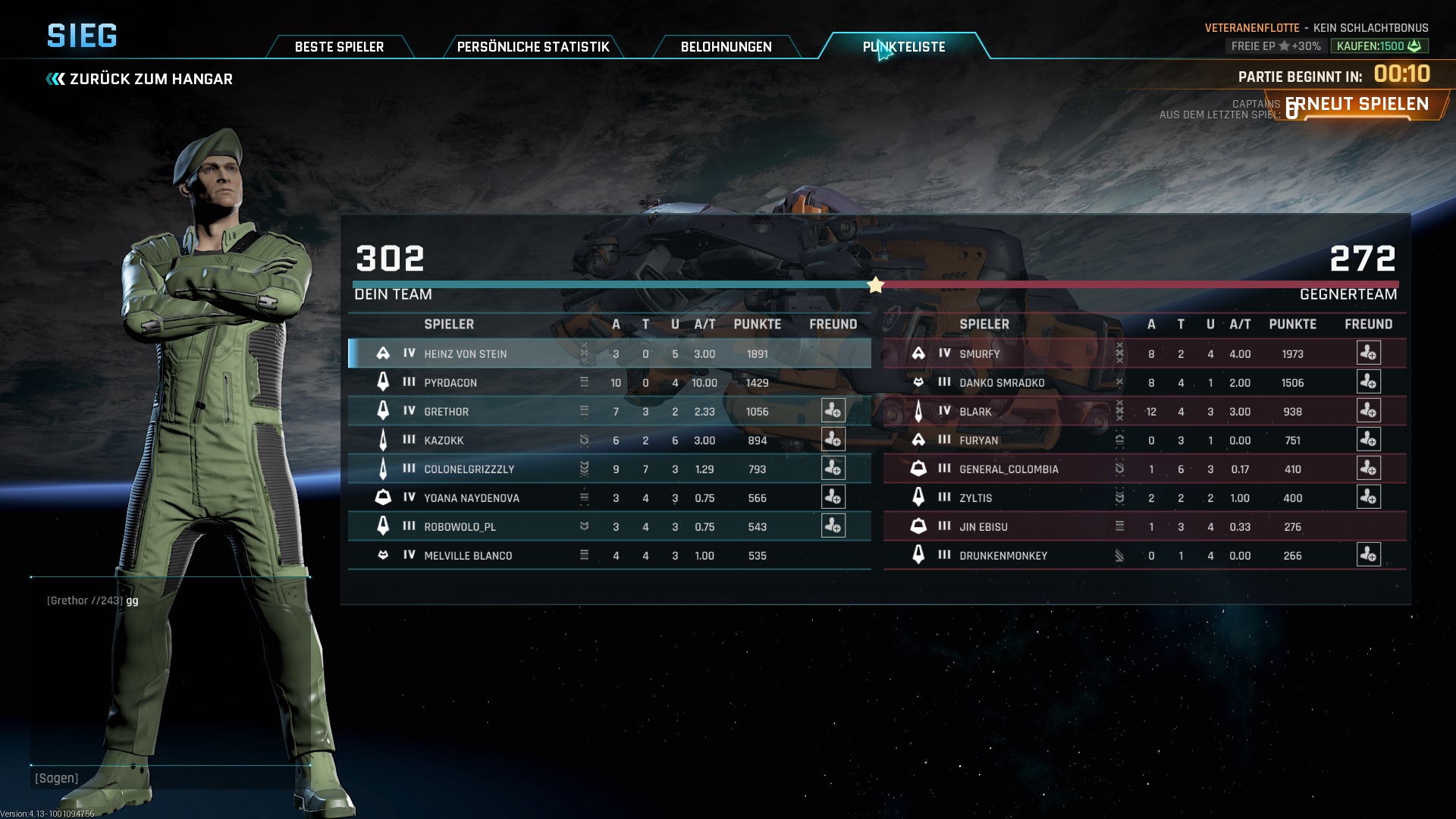Open the Persönliche Statistik tab

[x=532, y=47]
